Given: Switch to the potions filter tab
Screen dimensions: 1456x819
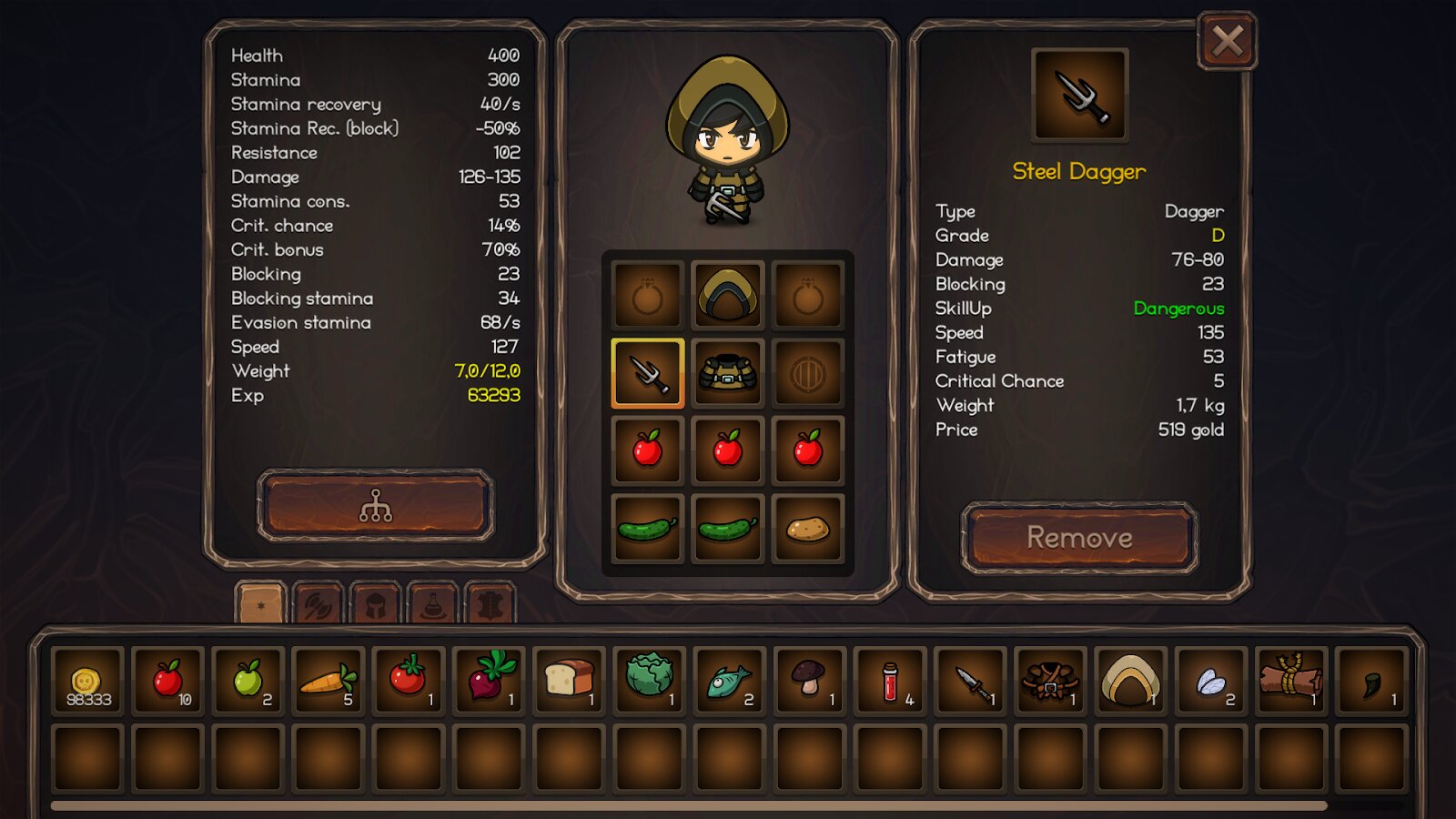Looking at the screenshot, I should coord(433,603).
